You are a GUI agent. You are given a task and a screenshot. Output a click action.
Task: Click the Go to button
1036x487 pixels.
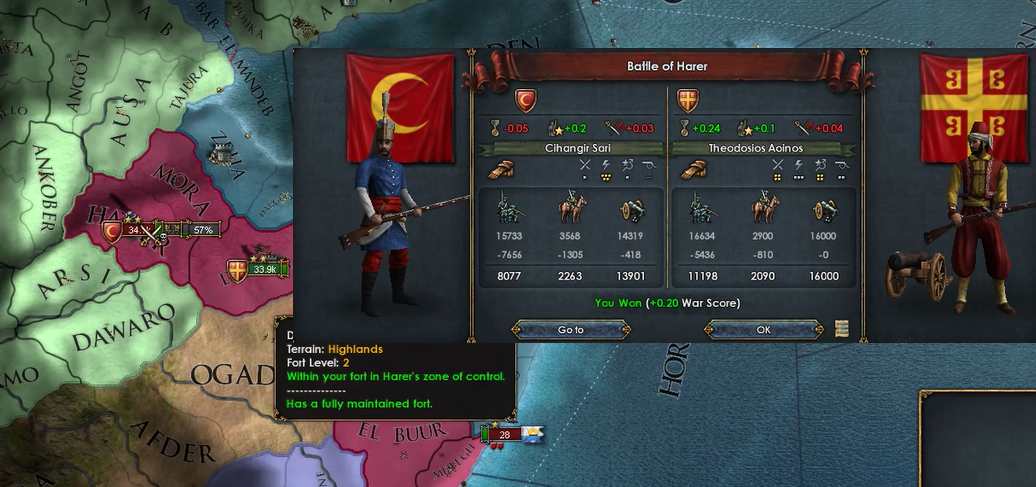570,329
